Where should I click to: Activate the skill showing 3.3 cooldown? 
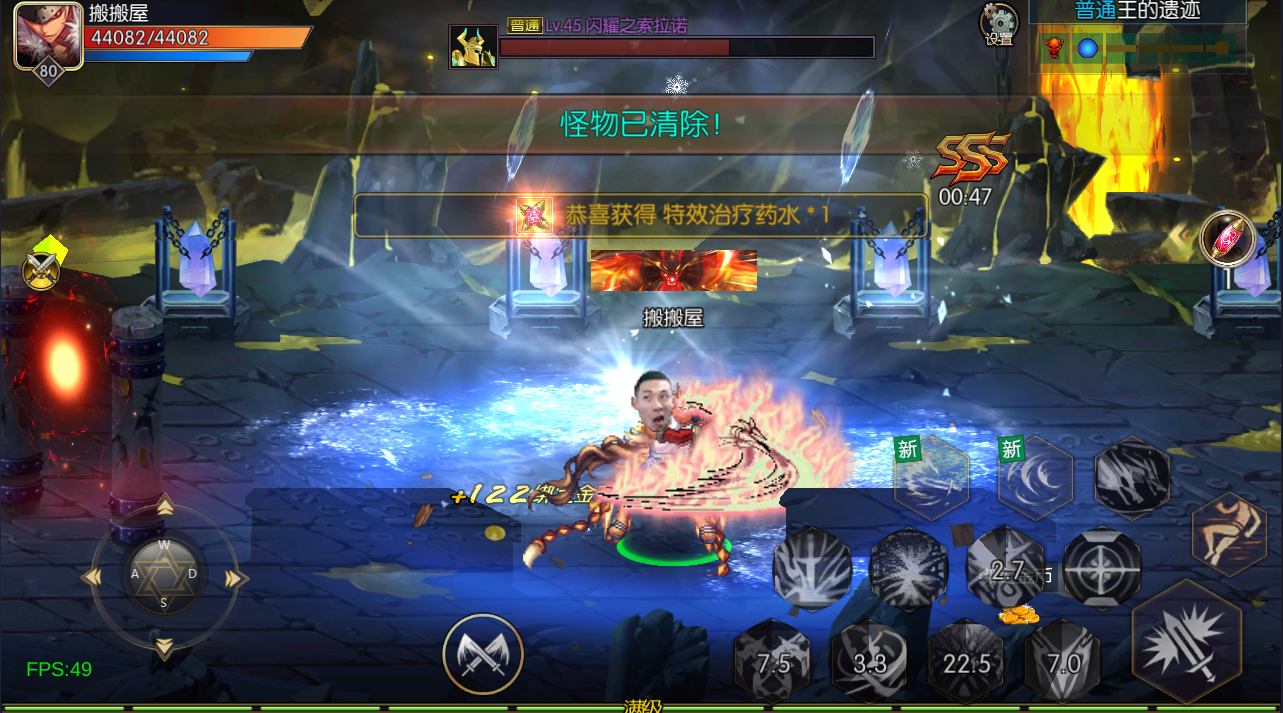click(870, 661)
